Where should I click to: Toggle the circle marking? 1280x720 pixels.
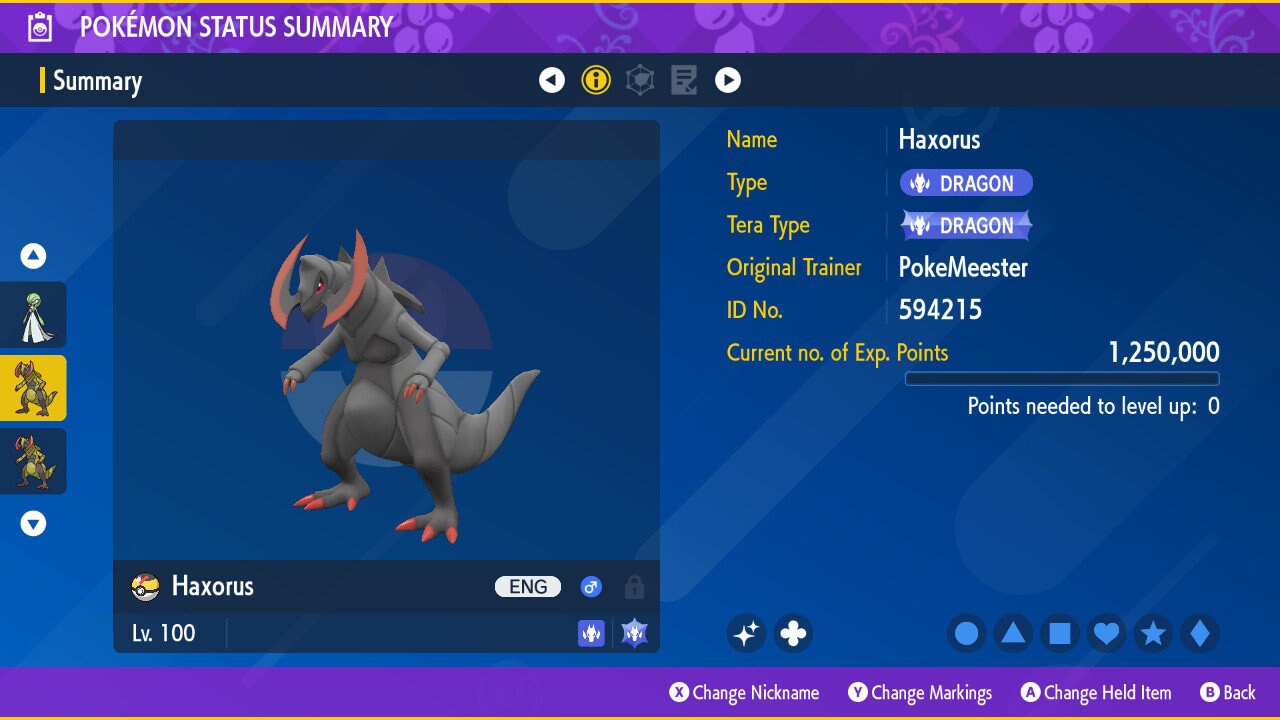click(966, 633)
